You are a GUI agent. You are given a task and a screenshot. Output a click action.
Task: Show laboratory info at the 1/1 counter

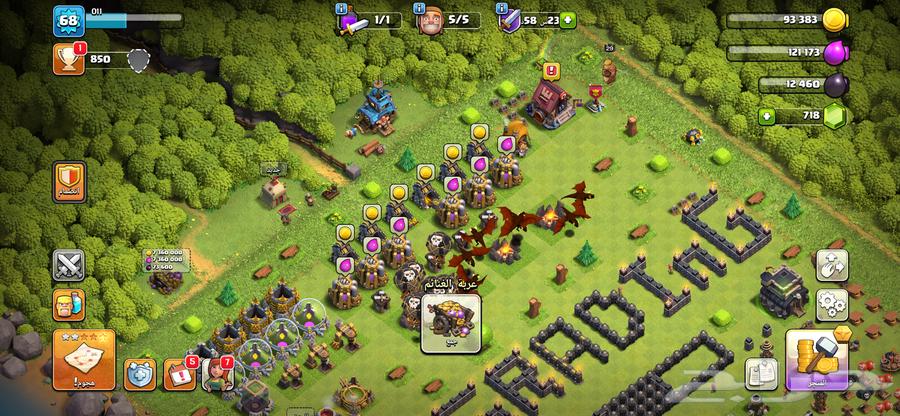(x=359, y=20)
